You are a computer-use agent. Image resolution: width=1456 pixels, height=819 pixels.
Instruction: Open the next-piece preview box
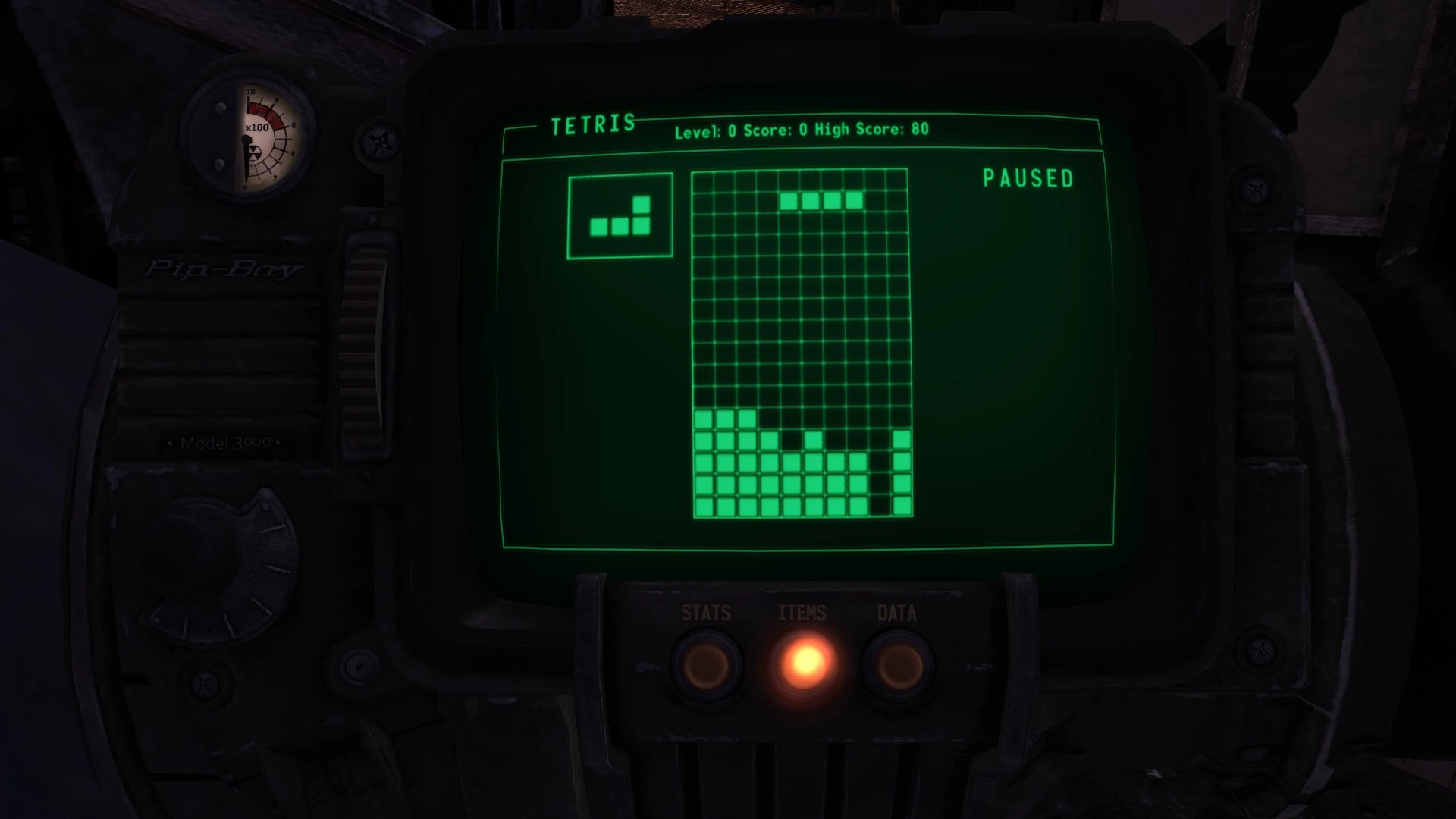tap(620, 215)
